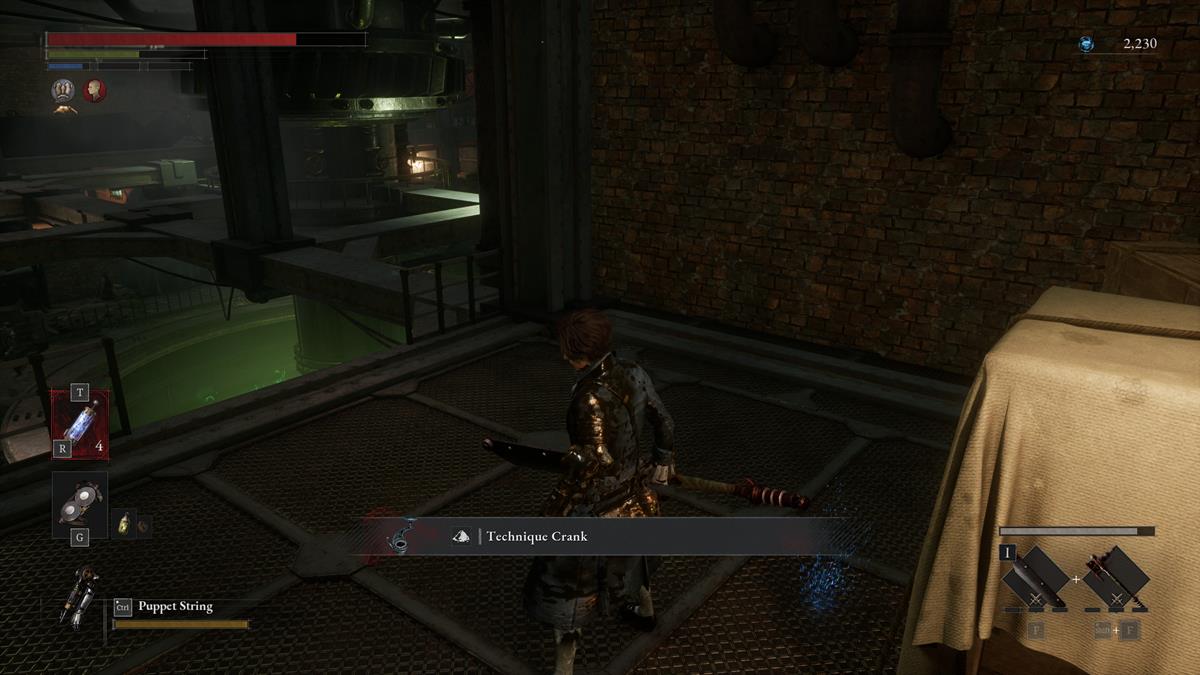Select the Pulse Cell healing item slot
Image resolution: width=1200 pixels, height=675 pixels.
coord(80,424)
